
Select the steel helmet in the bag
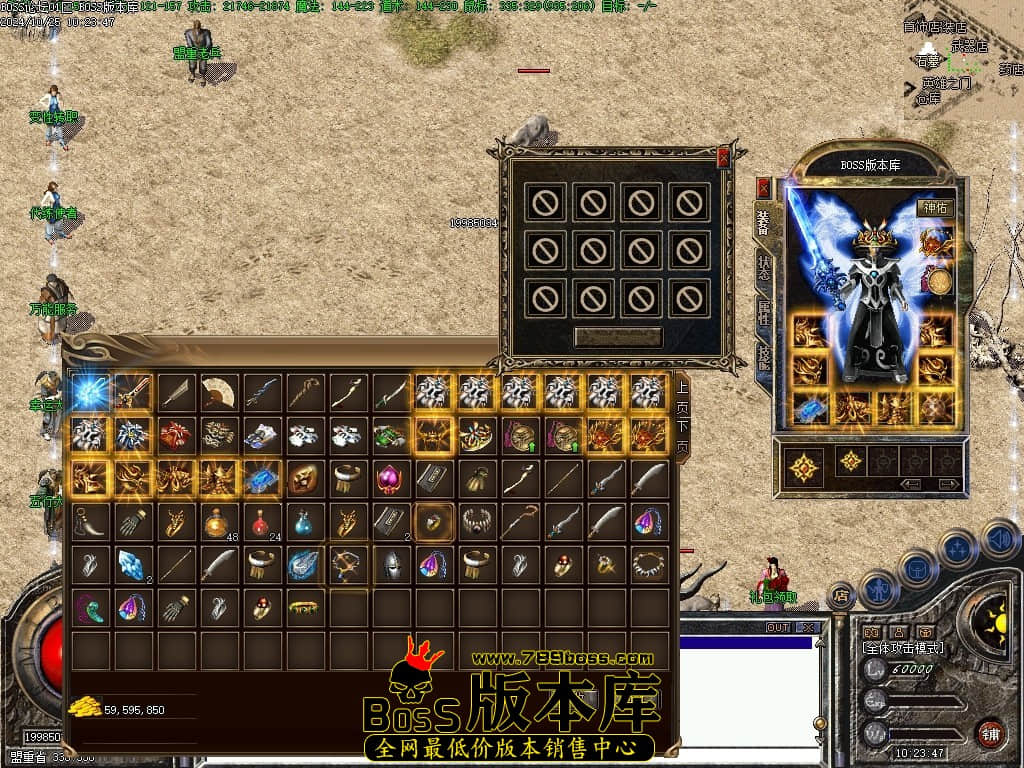391,564
